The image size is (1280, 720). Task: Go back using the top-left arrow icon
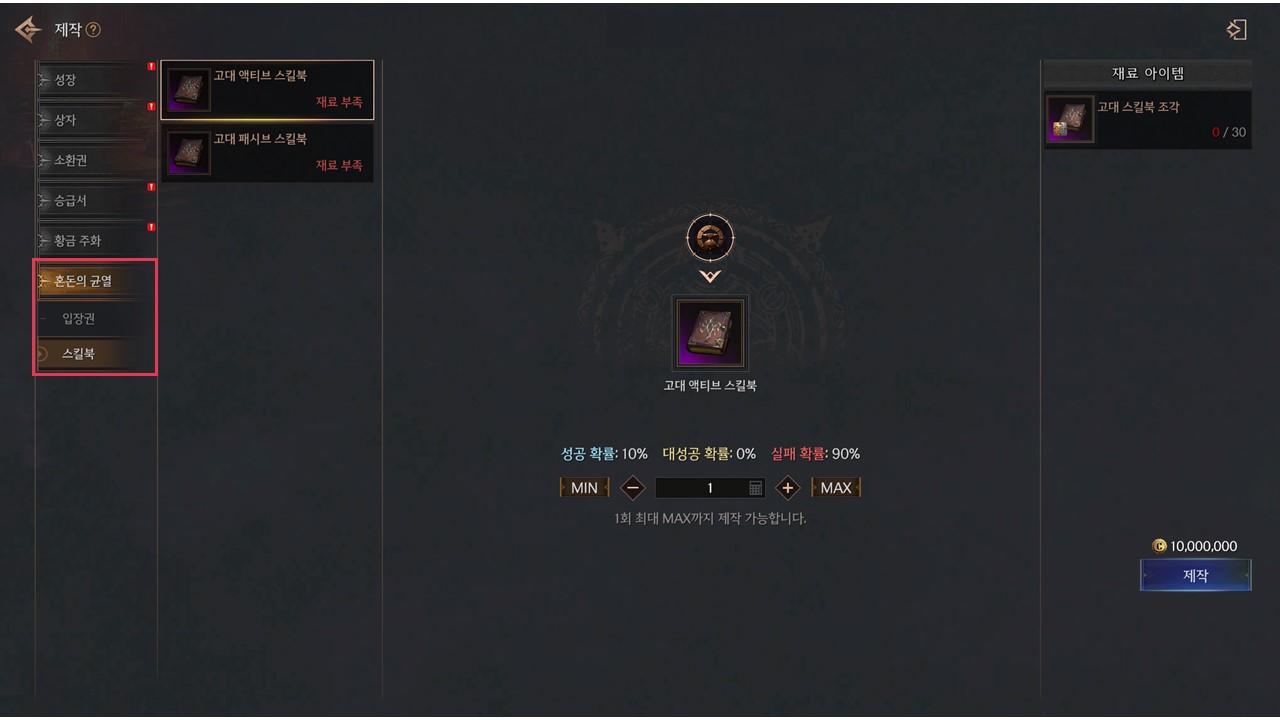pyautogui.click(x=27, y=30)
